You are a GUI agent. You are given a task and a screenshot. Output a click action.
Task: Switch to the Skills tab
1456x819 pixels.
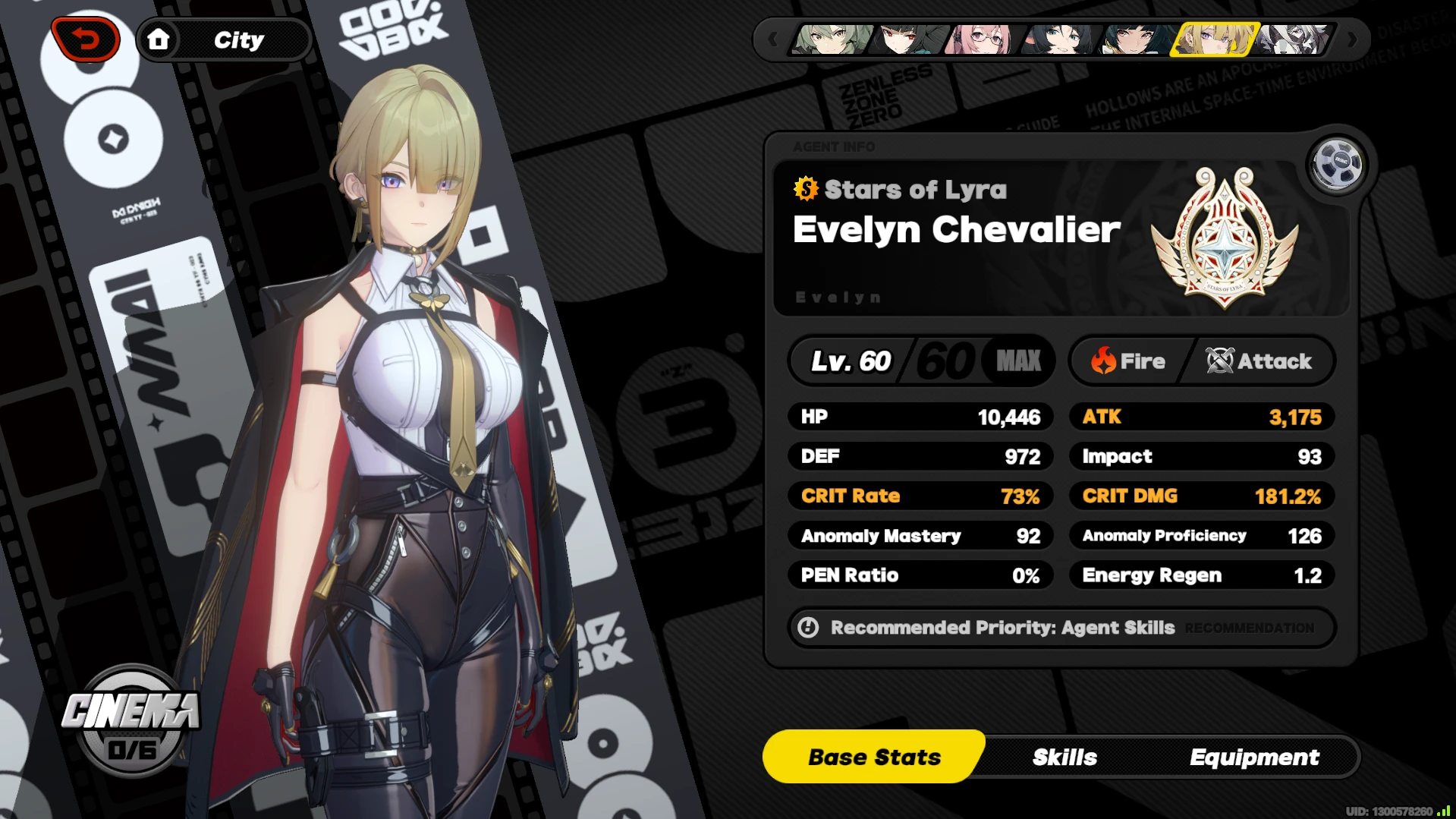pyautogui.click(x=1064, y=756)
